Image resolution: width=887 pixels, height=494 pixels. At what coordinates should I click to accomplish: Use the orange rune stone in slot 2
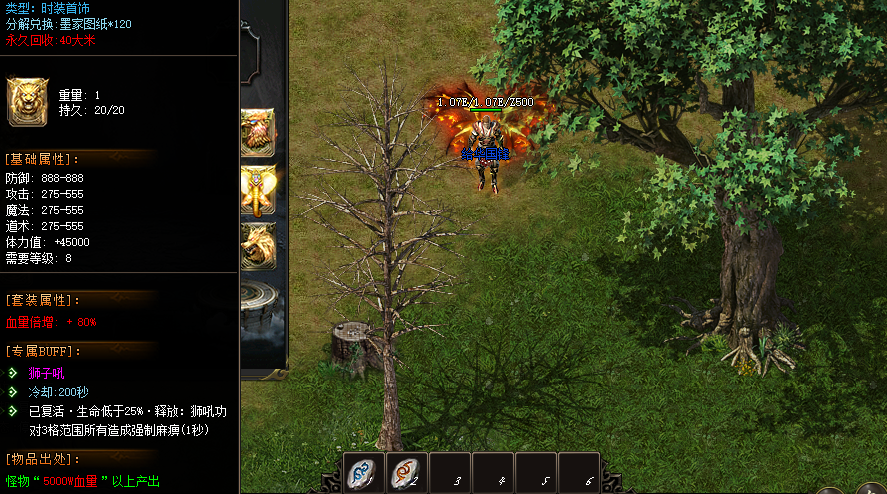tap(407, 473)
